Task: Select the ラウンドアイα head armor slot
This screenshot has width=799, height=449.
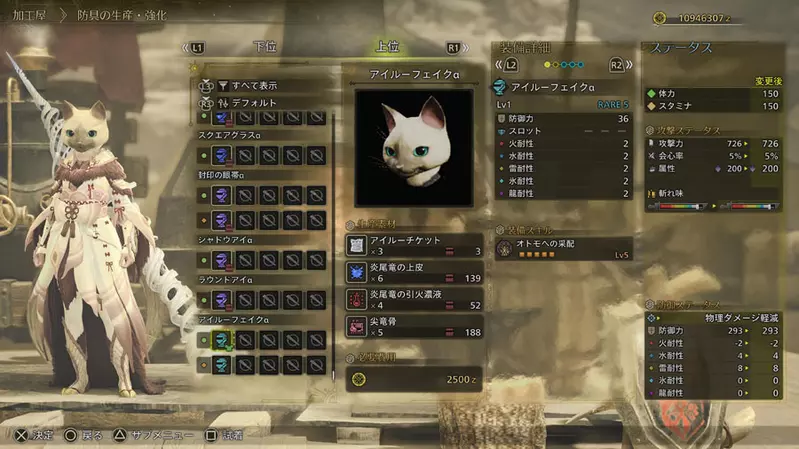Action: [x=223, y=299]
